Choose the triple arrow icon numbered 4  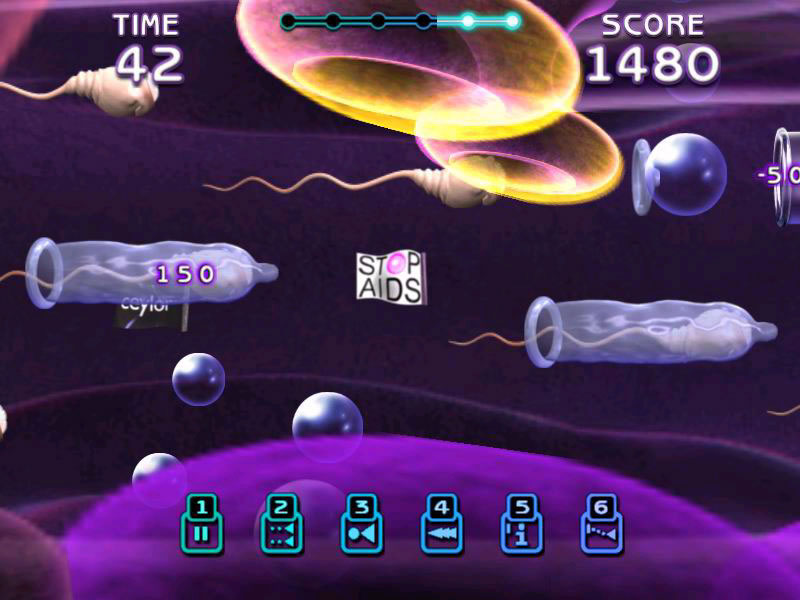441,525
